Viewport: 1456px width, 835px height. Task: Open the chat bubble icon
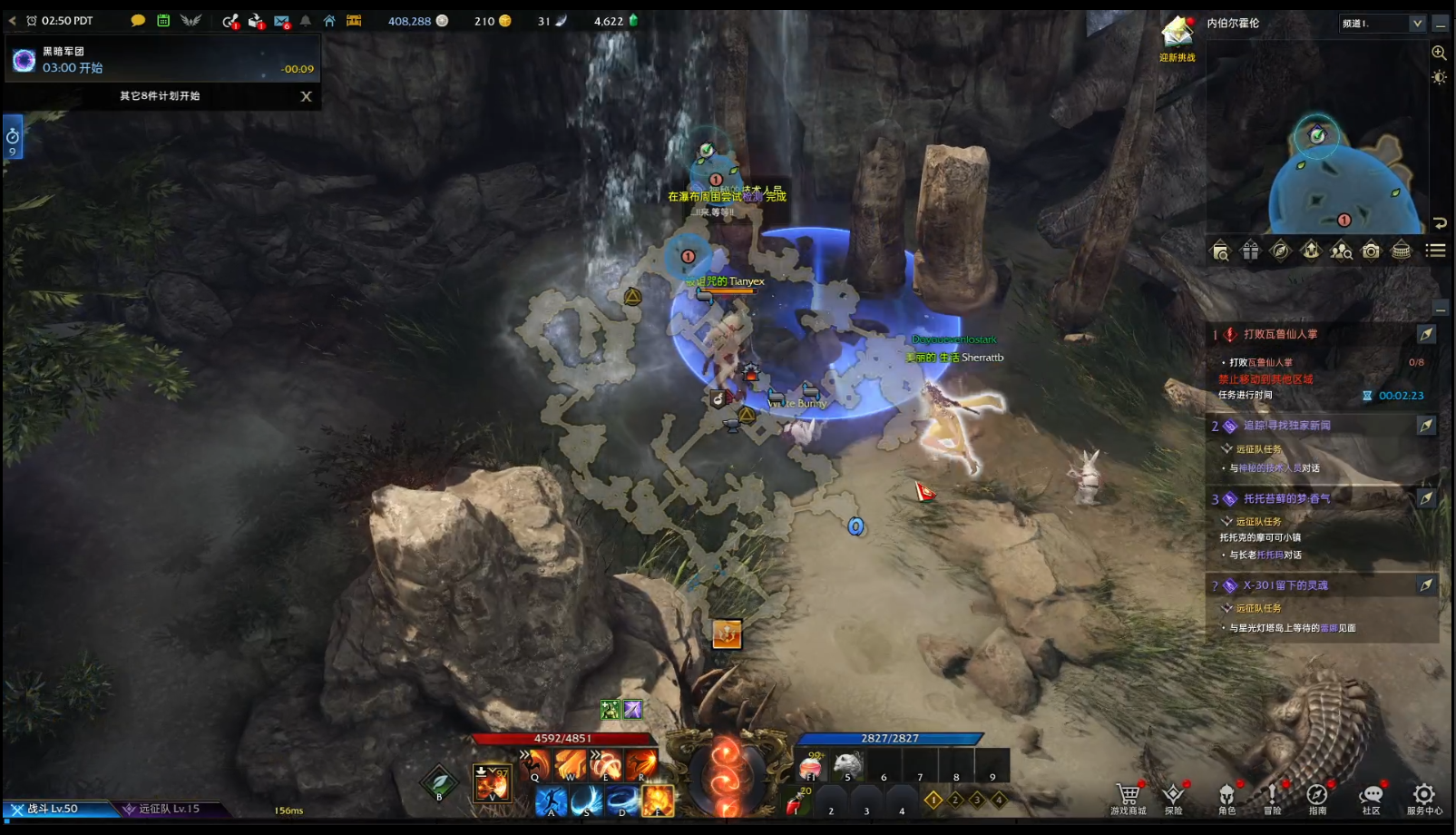[x=138, y=21]
